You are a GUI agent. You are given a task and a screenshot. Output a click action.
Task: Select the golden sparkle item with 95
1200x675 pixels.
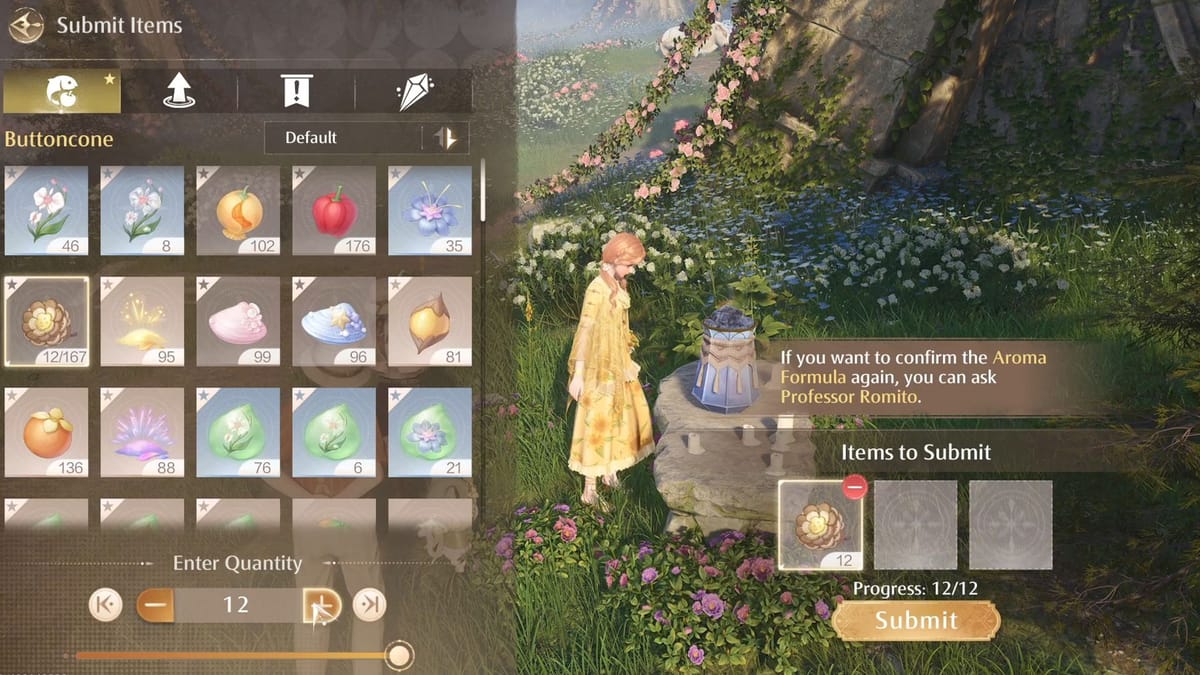click(142, 320)
